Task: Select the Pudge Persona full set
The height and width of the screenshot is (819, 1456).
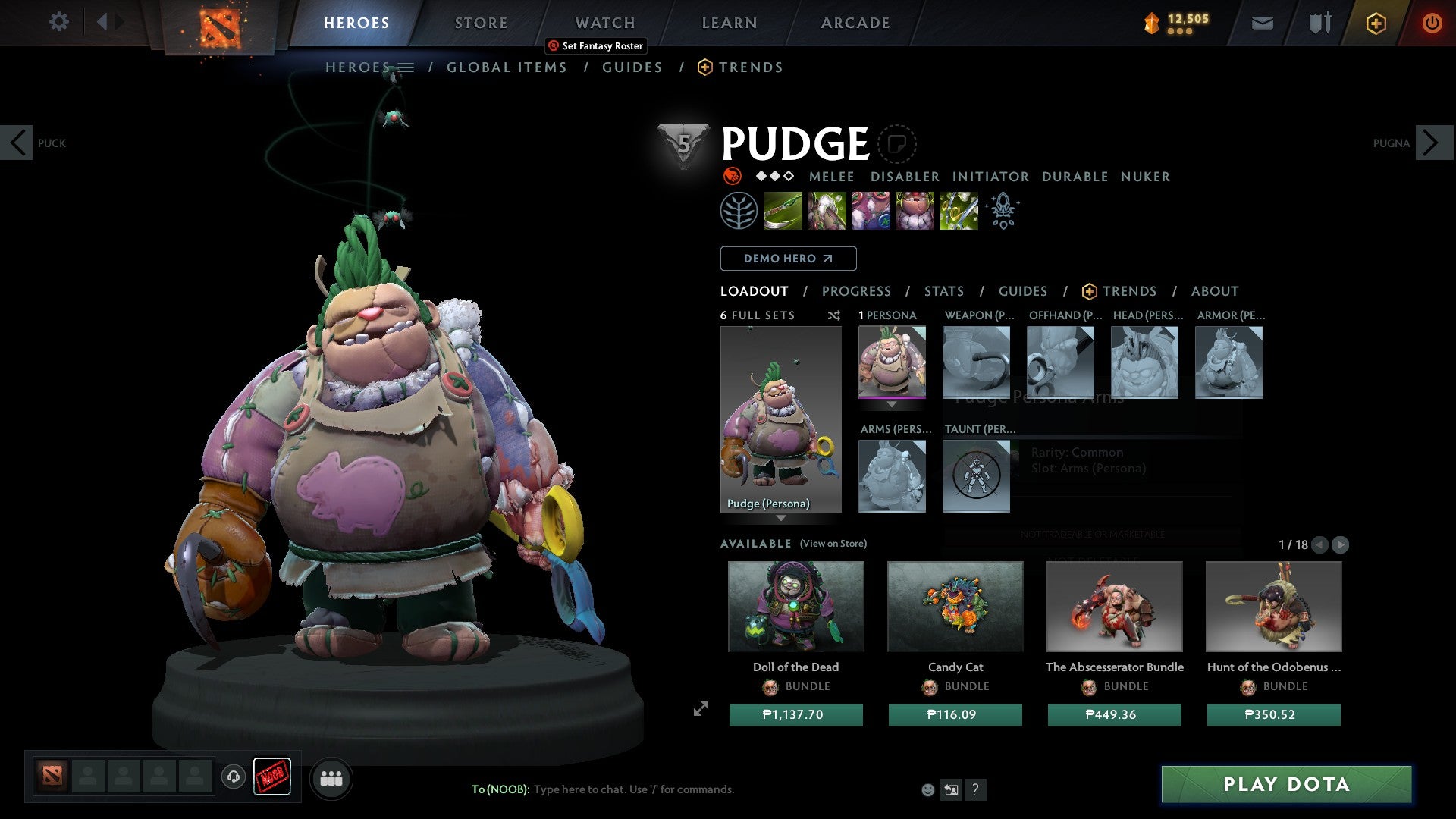Action: click(x=780, y=419)
